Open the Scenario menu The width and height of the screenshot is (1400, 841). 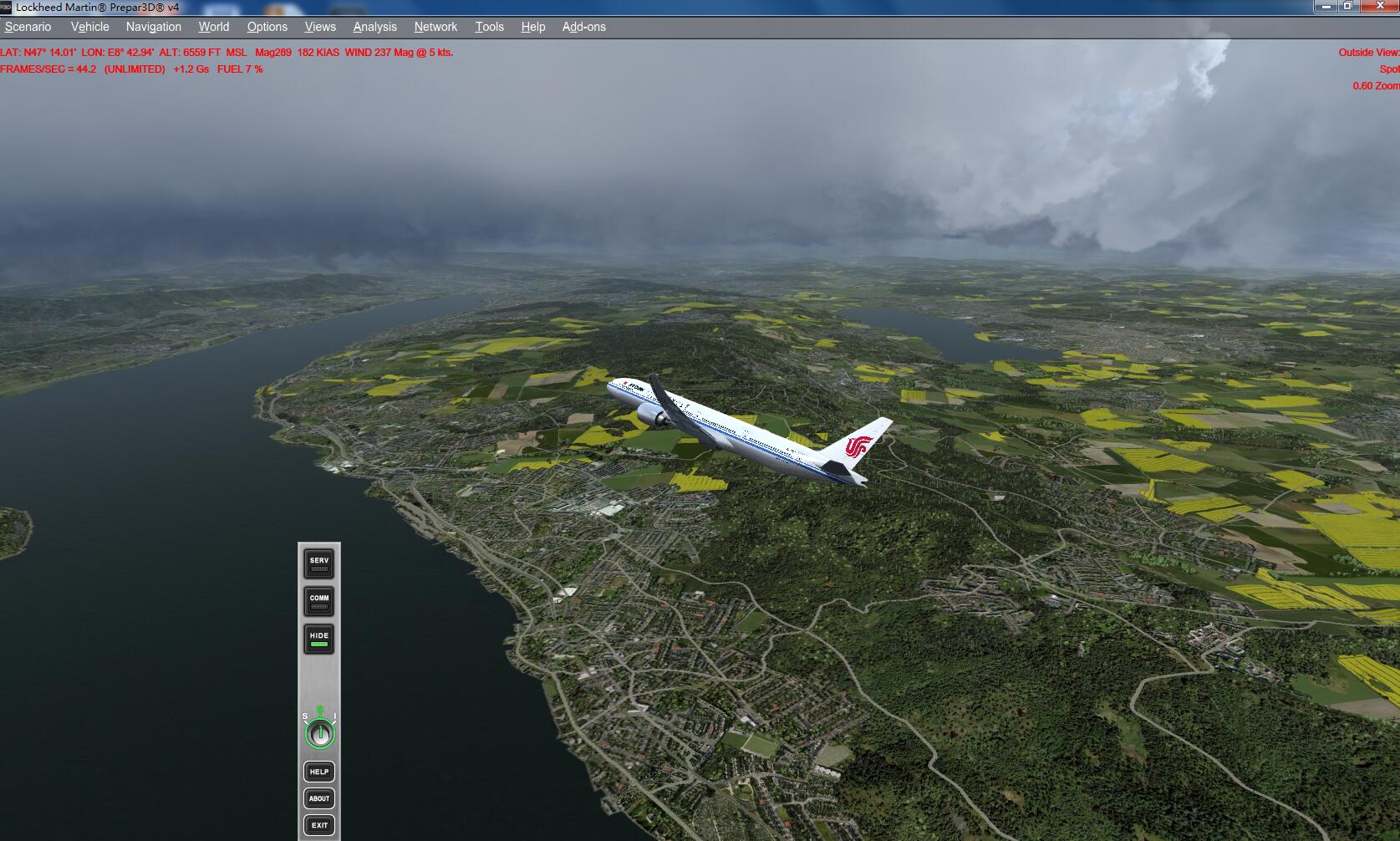tap(28, 27)
